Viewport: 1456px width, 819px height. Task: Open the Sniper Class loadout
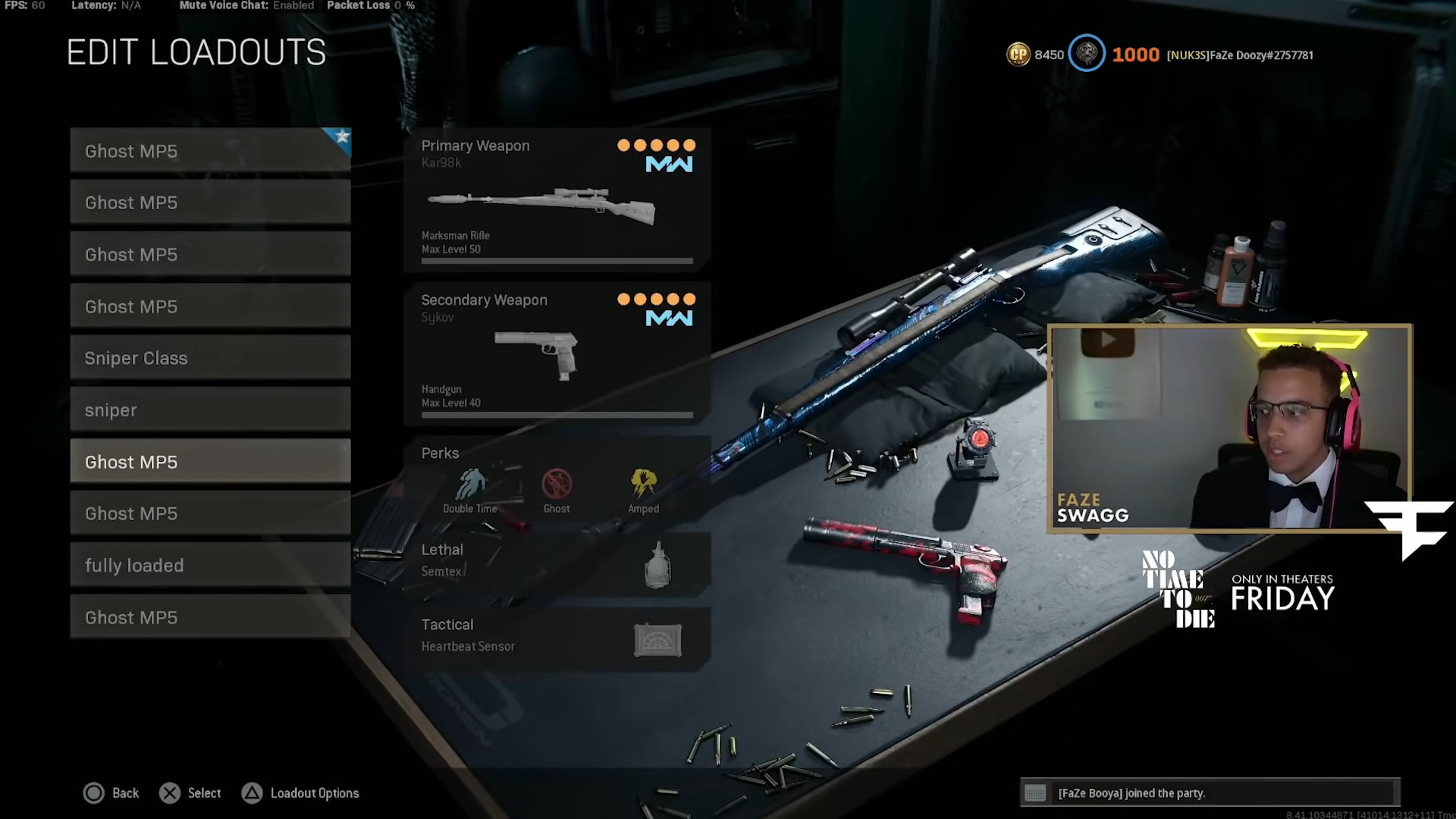pyautogui.click(x=210, y=357)
